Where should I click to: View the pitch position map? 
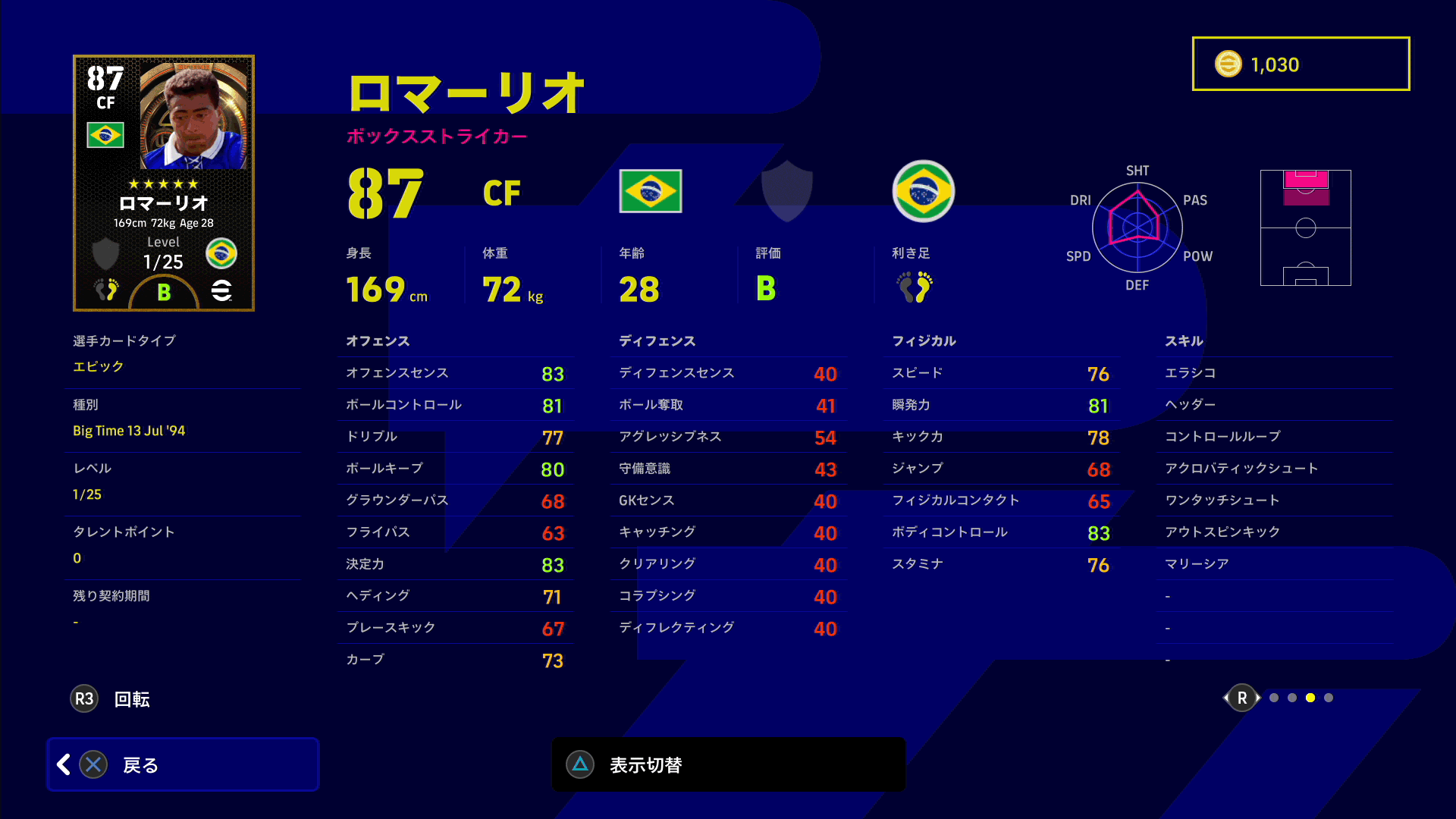point(1305,227)
